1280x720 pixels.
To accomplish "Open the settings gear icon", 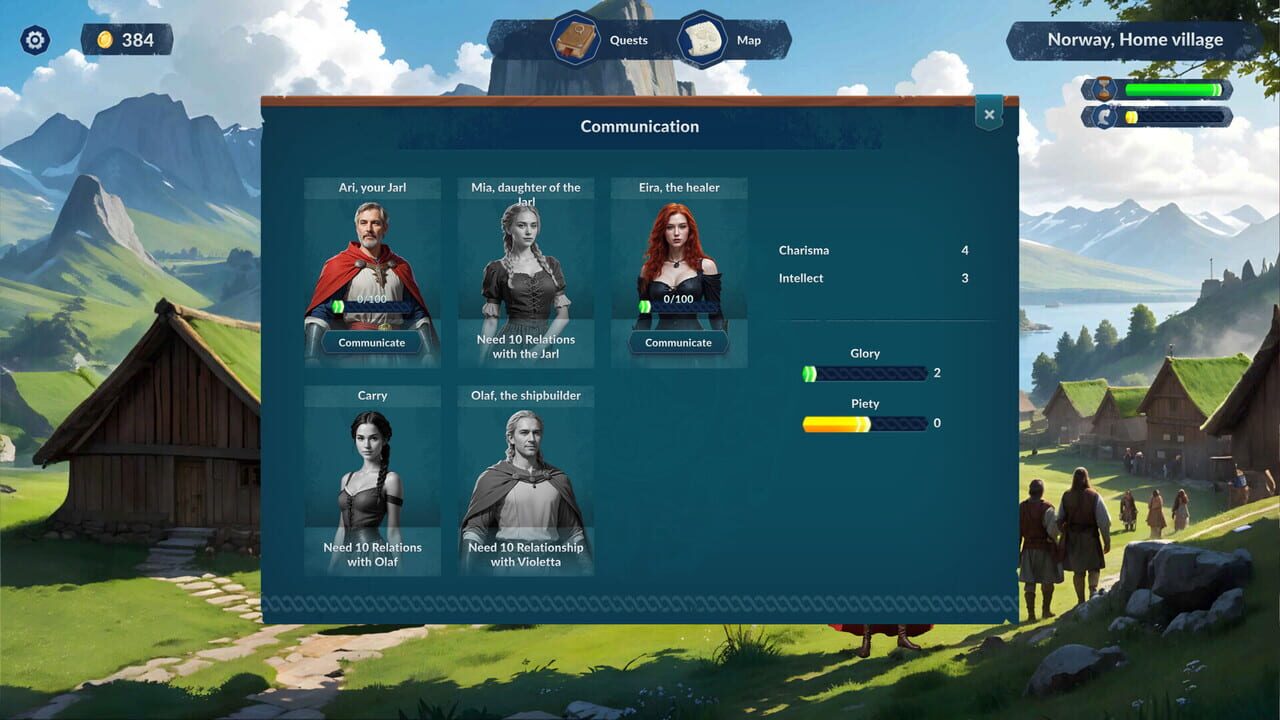I will coord(34,39).
